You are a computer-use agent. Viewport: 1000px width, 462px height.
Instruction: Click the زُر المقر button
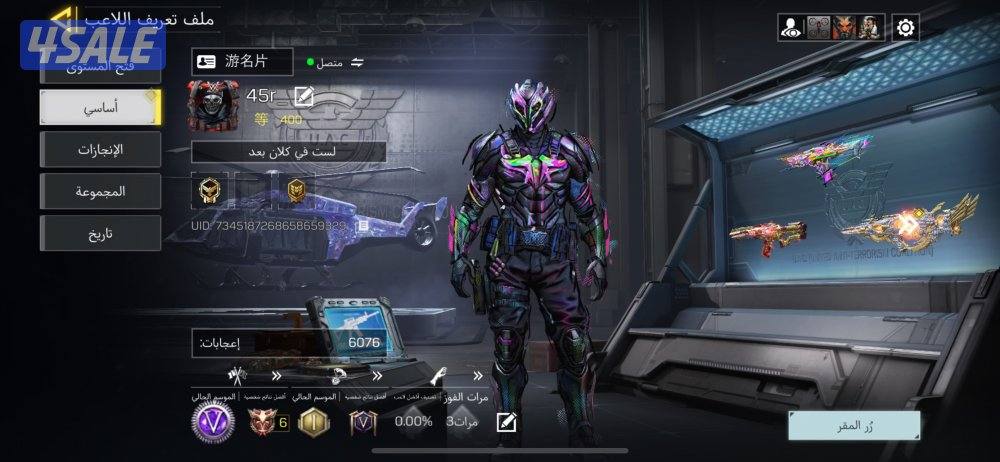pyautogui.click(x=854, y=425)
